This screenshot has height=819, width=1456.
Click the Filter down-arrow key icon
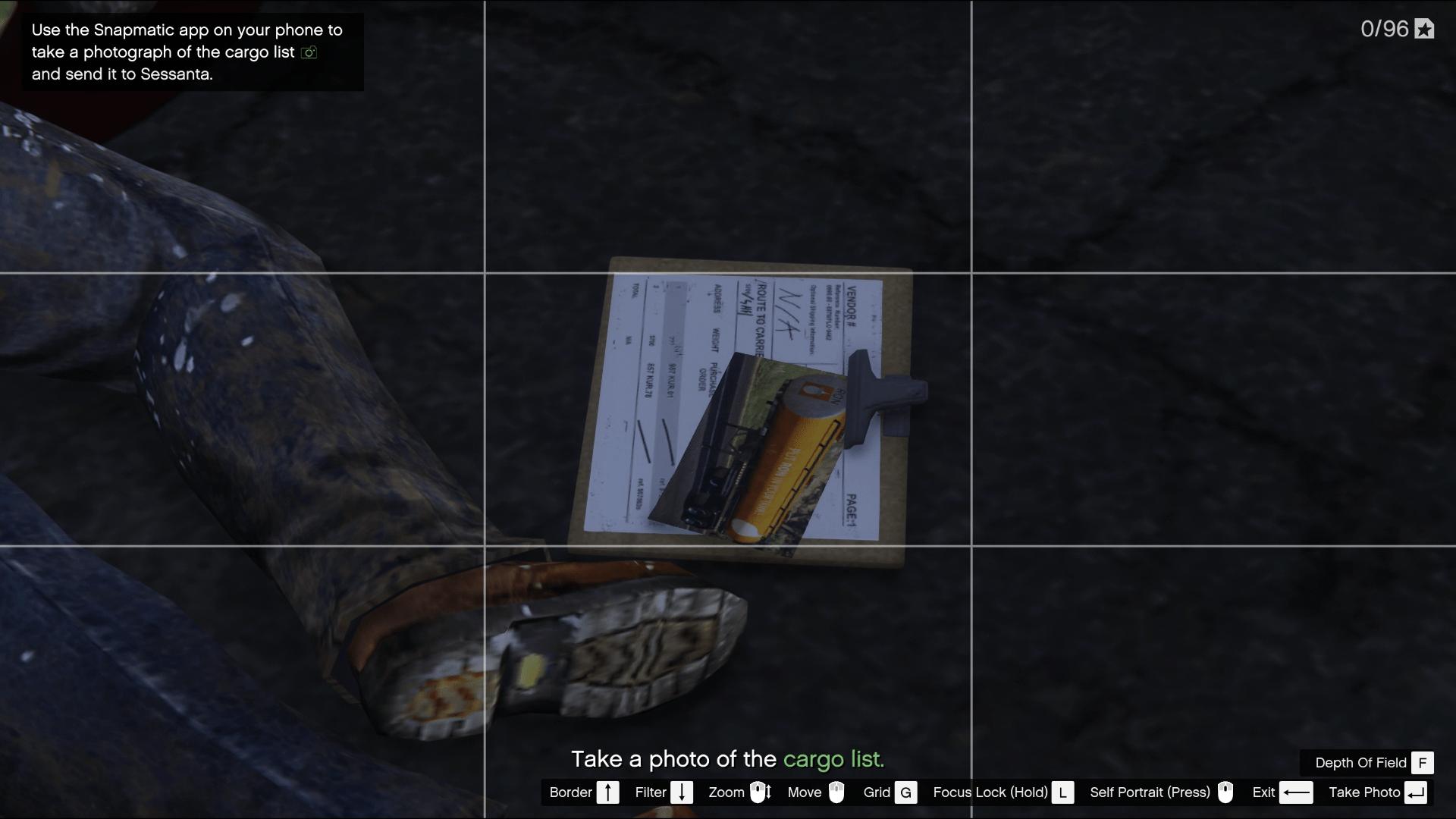[x=682, y=792]
